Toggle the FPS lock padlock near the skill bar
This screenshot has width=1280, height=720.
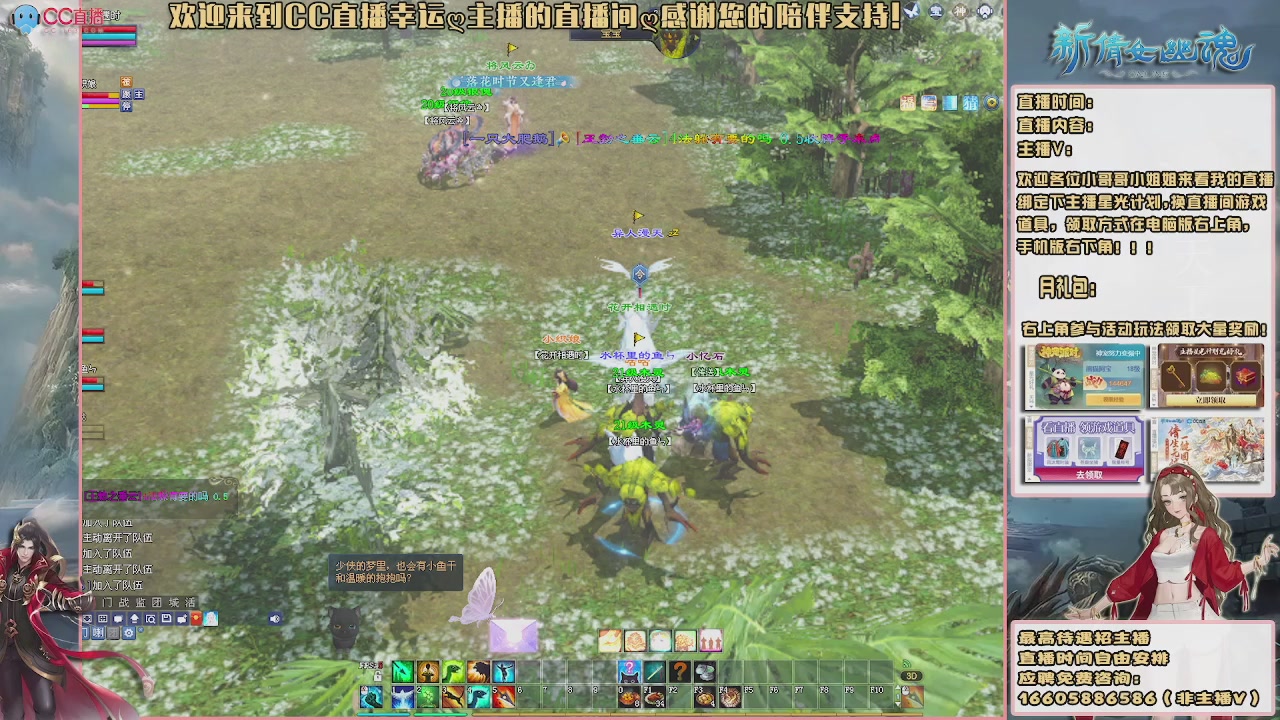click(x=377, y=674)
